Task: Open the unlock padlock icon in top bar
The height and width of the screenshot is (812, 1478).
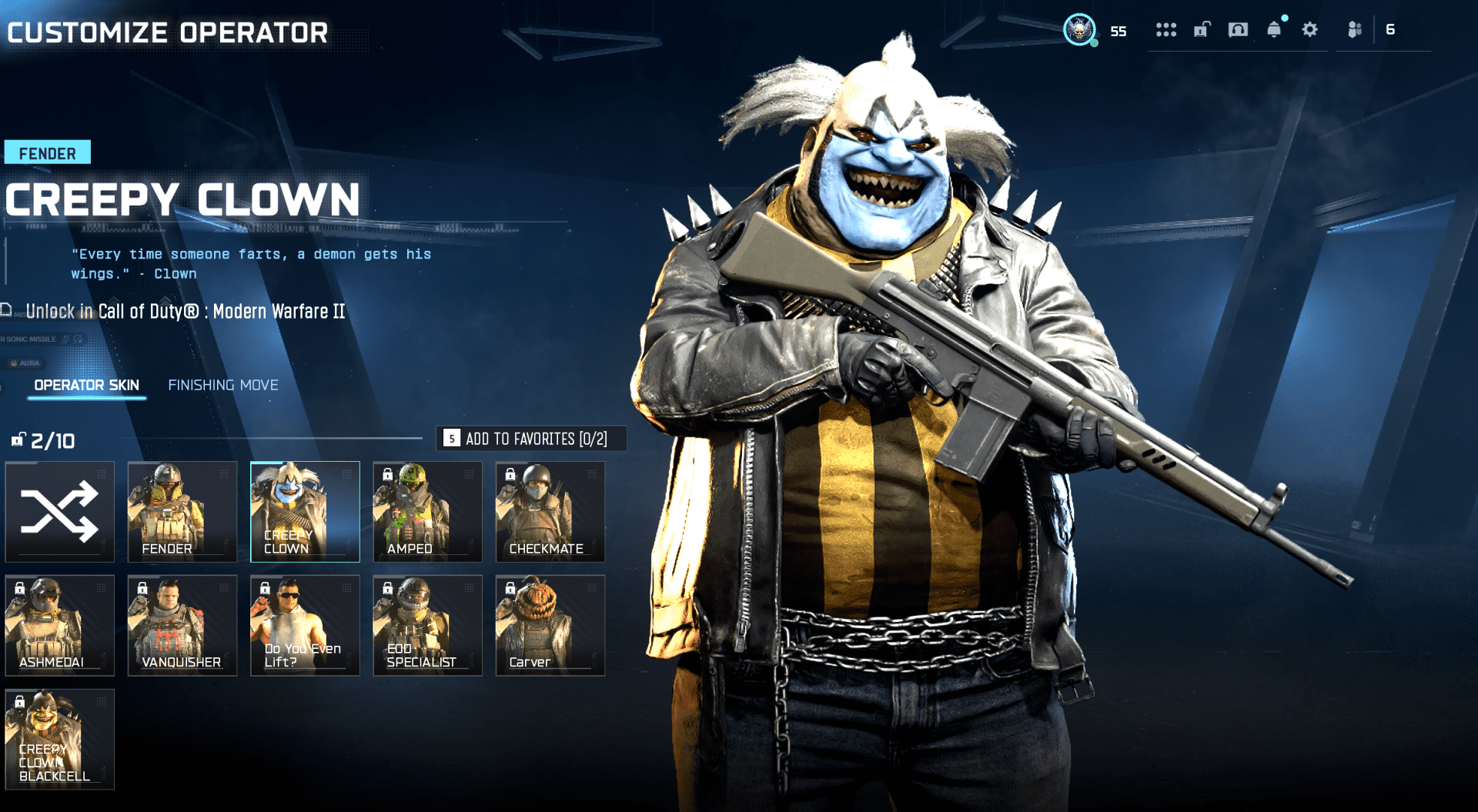Action: tap(1202, 30)
